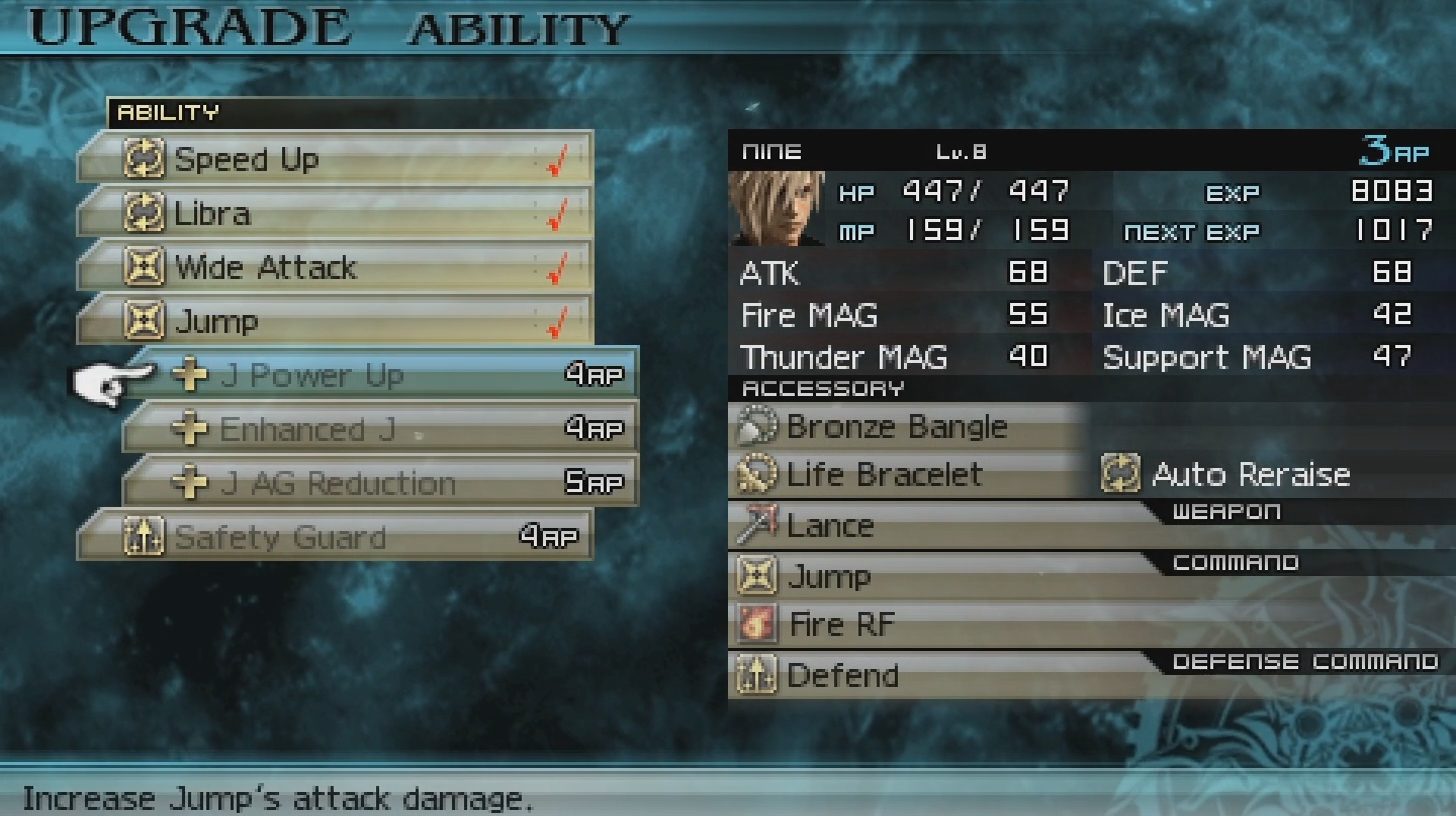The height and width of the screenshot is (816, 1456).
Task: Select the Auto Reraise slot
Action: point(1250,474)
